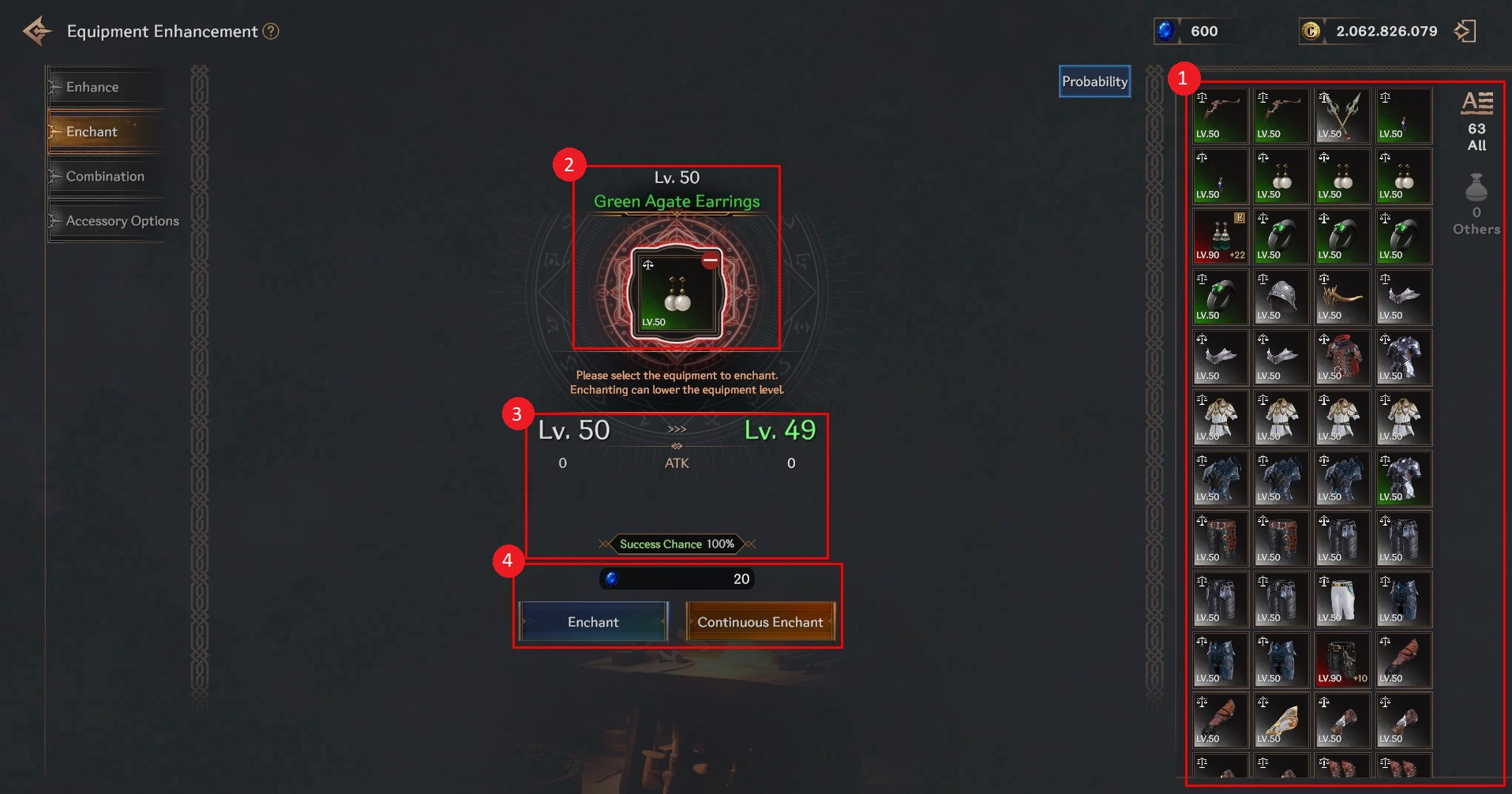
Task: Exit the Equipment Enhancement screen
Action: click(1465, 32)
